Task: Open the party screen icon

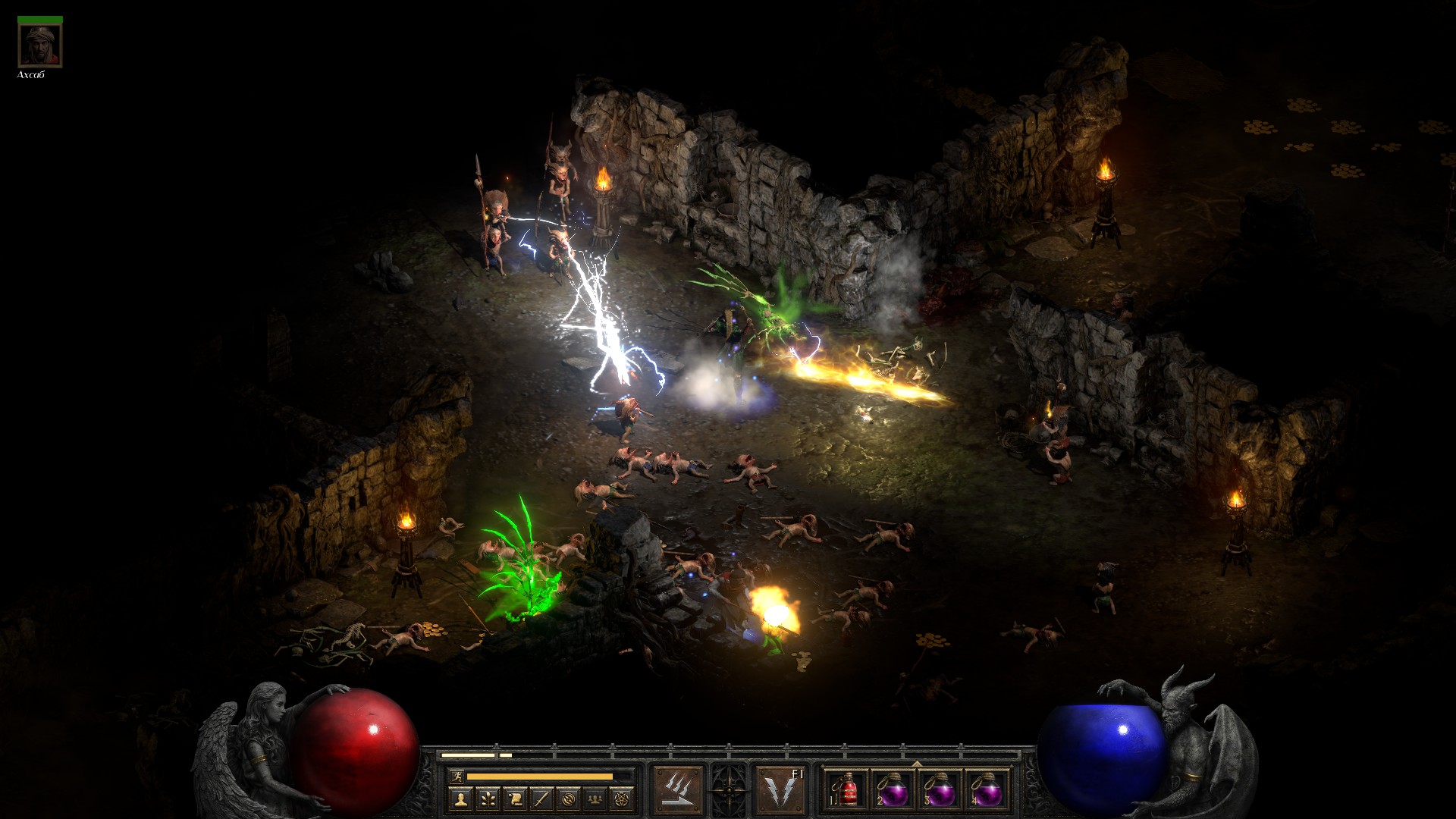Action: [597, 799]
